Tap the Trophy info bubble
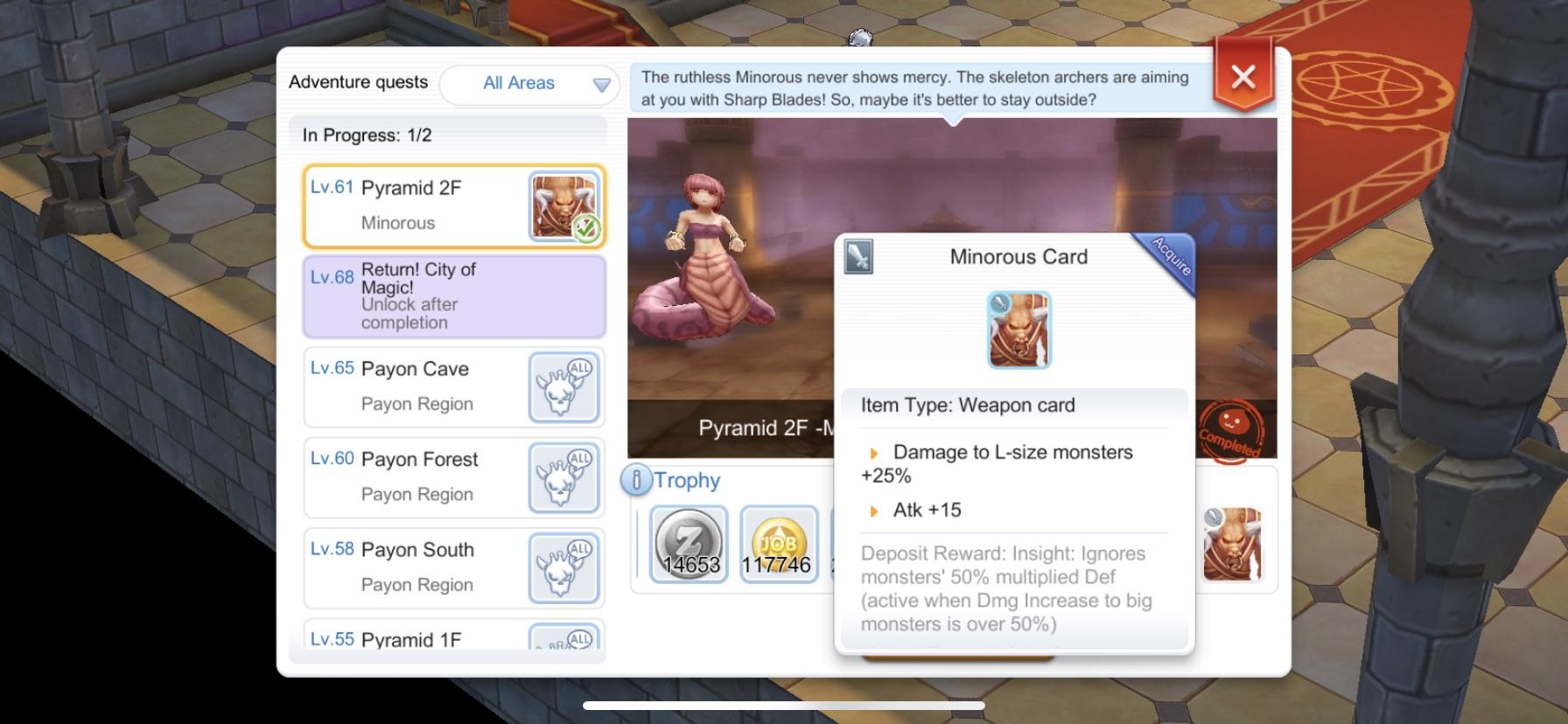The height and width of the screenshot is (724, 1568). coord(636,479)
